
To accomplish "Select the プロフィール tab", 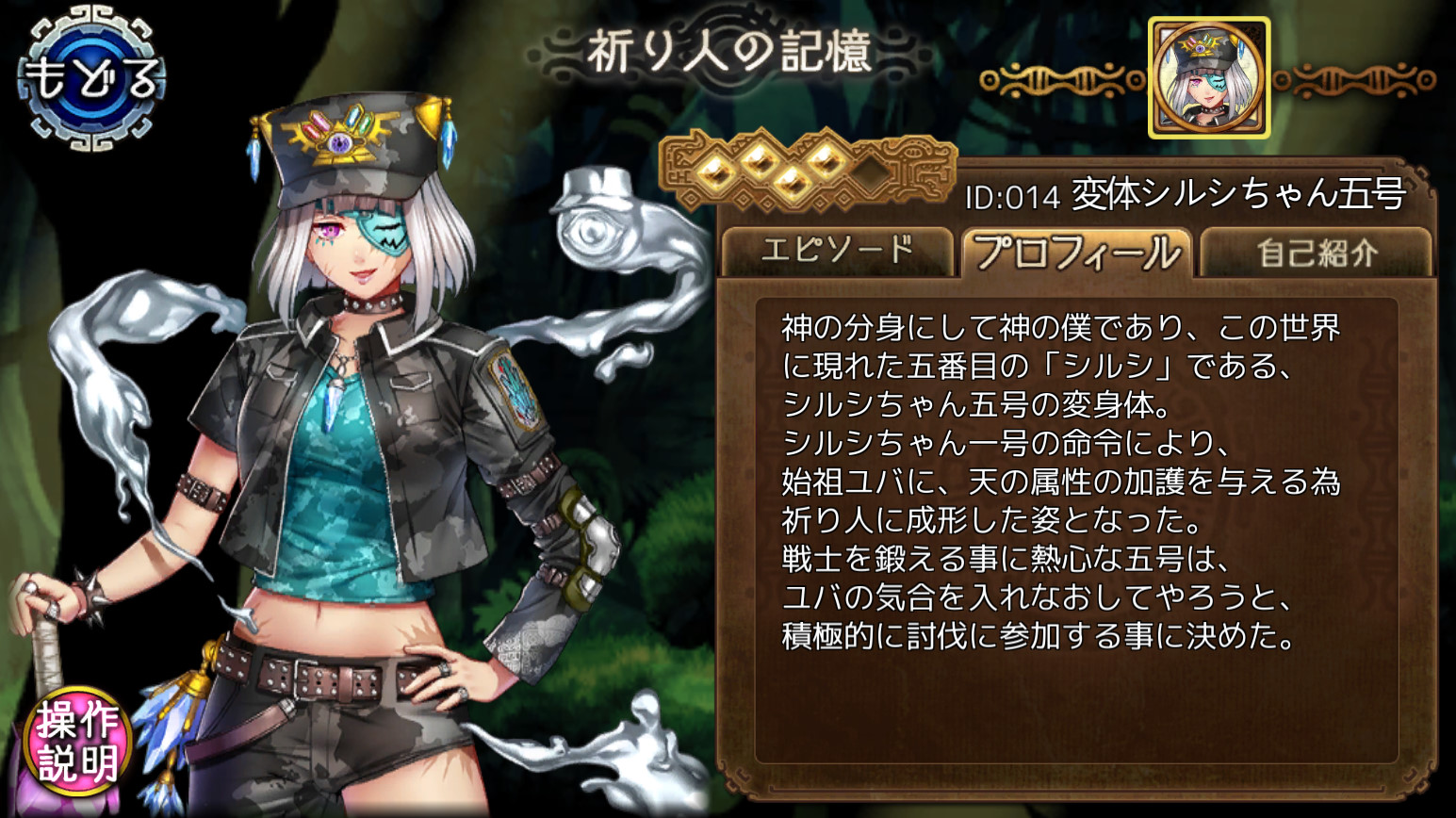I will (x=1076, y=253).
